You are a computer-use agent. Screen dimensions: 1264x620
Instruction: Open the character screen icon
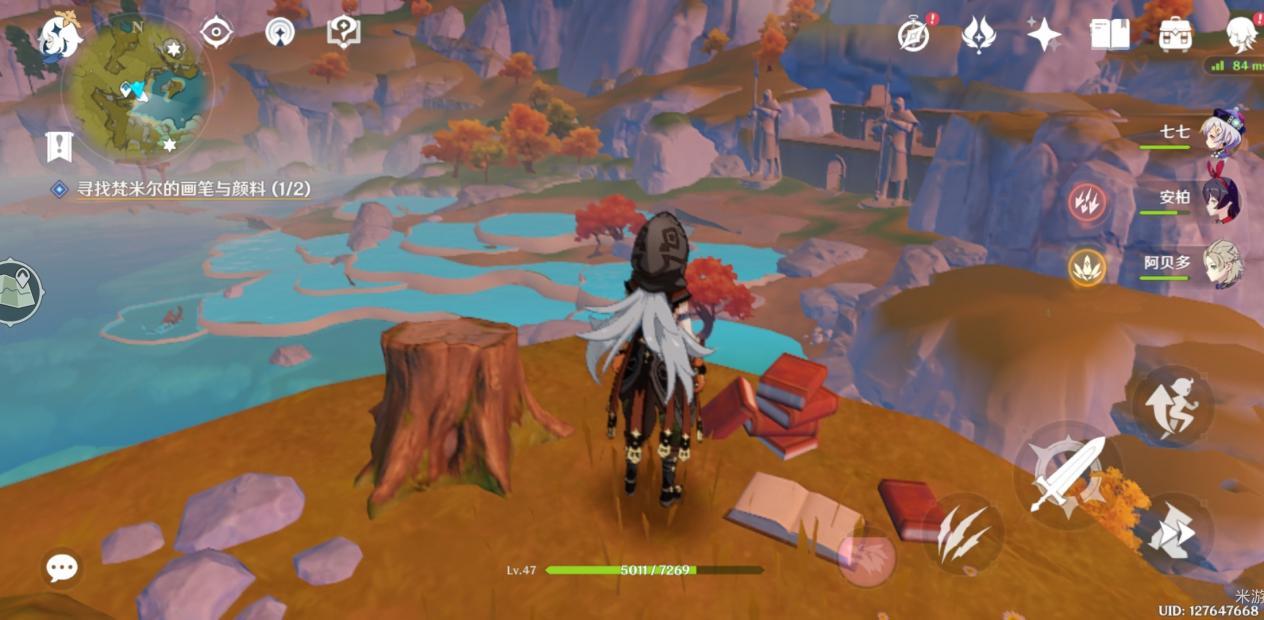pyautogui.click(x=1241, y=35)
